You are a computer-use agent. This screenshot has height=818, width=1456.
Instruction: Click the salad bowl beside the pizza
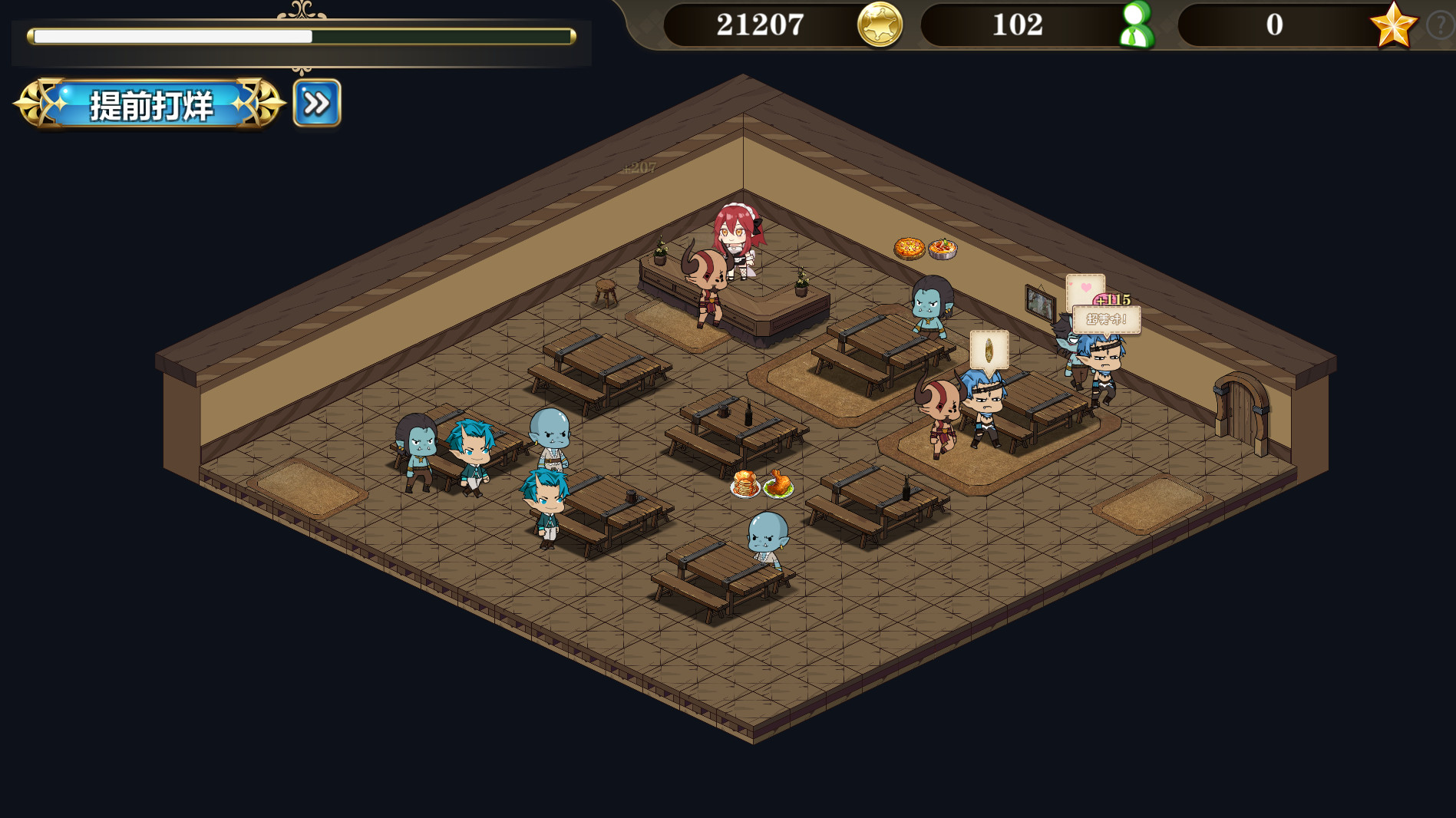point(943,247)
